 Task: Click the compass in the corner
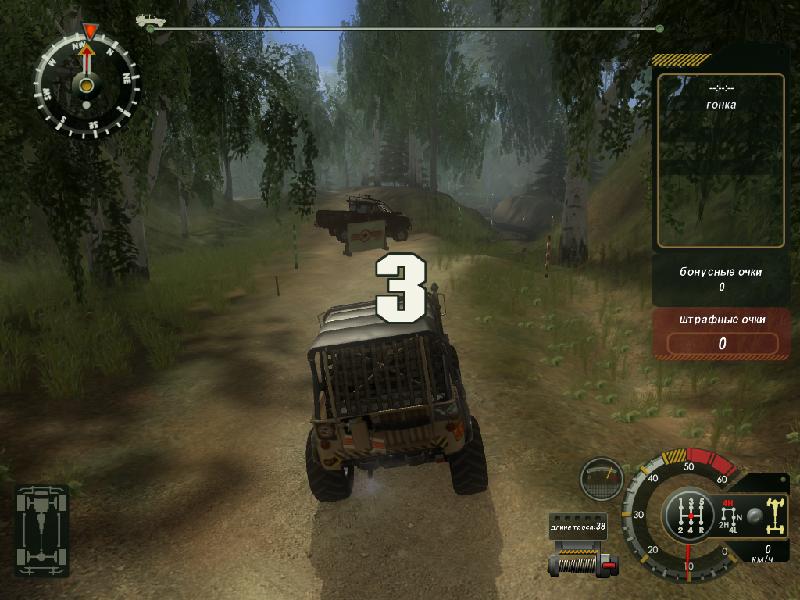87,80
